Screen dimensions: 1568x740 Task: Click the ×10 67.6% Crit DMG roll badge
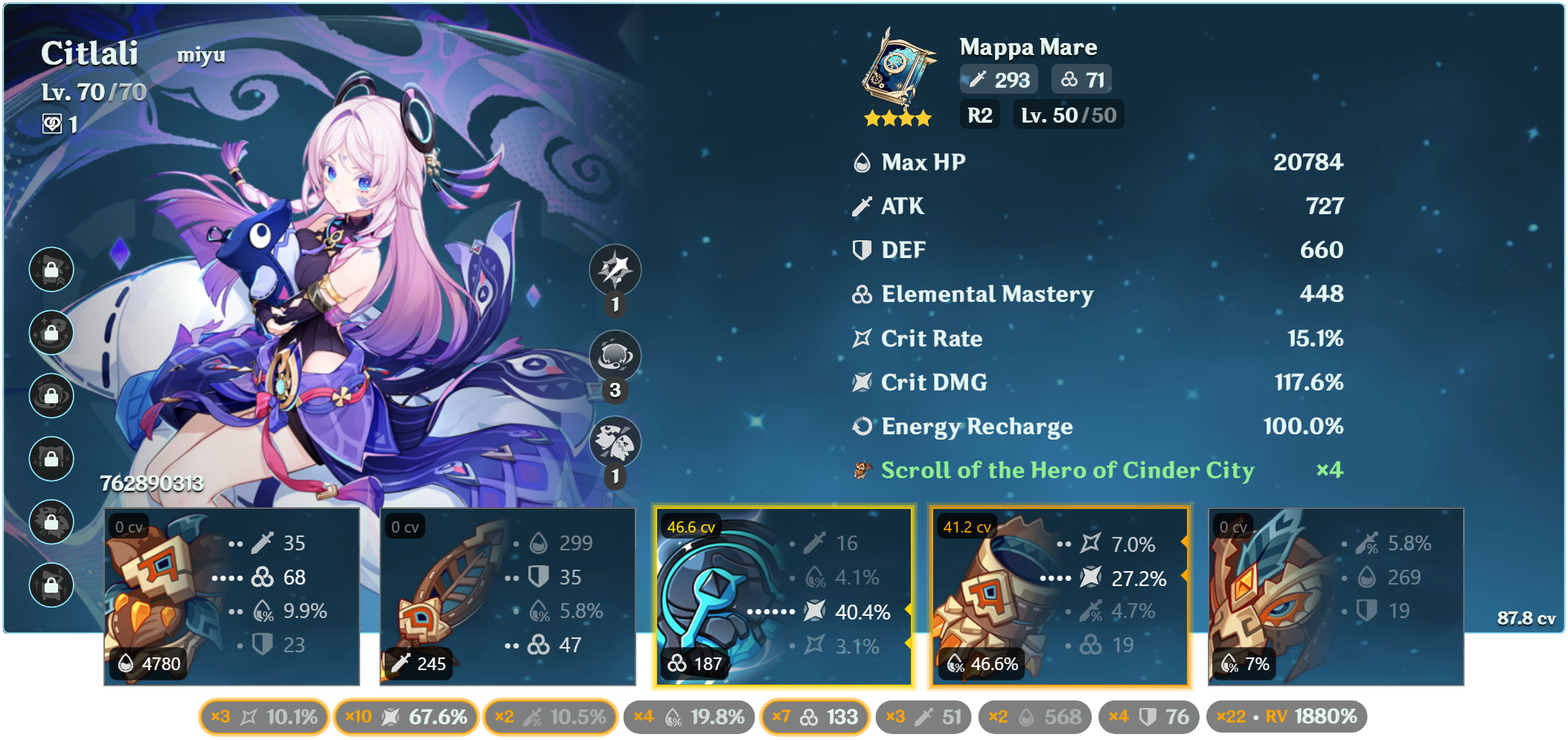406,716
